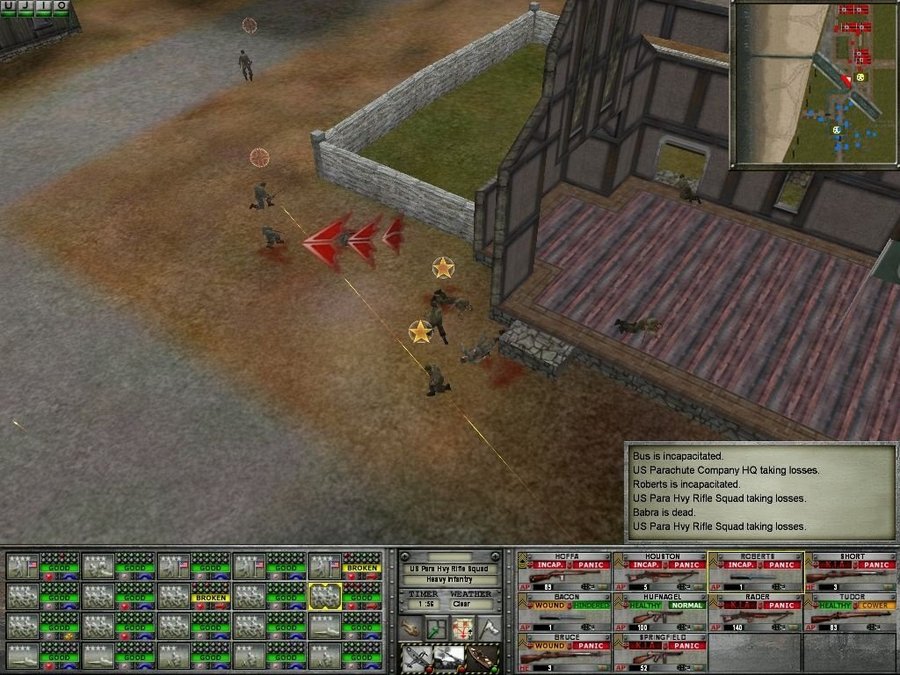
Task: Click Tudor's cowering soldier card
Action: (850, 611)
